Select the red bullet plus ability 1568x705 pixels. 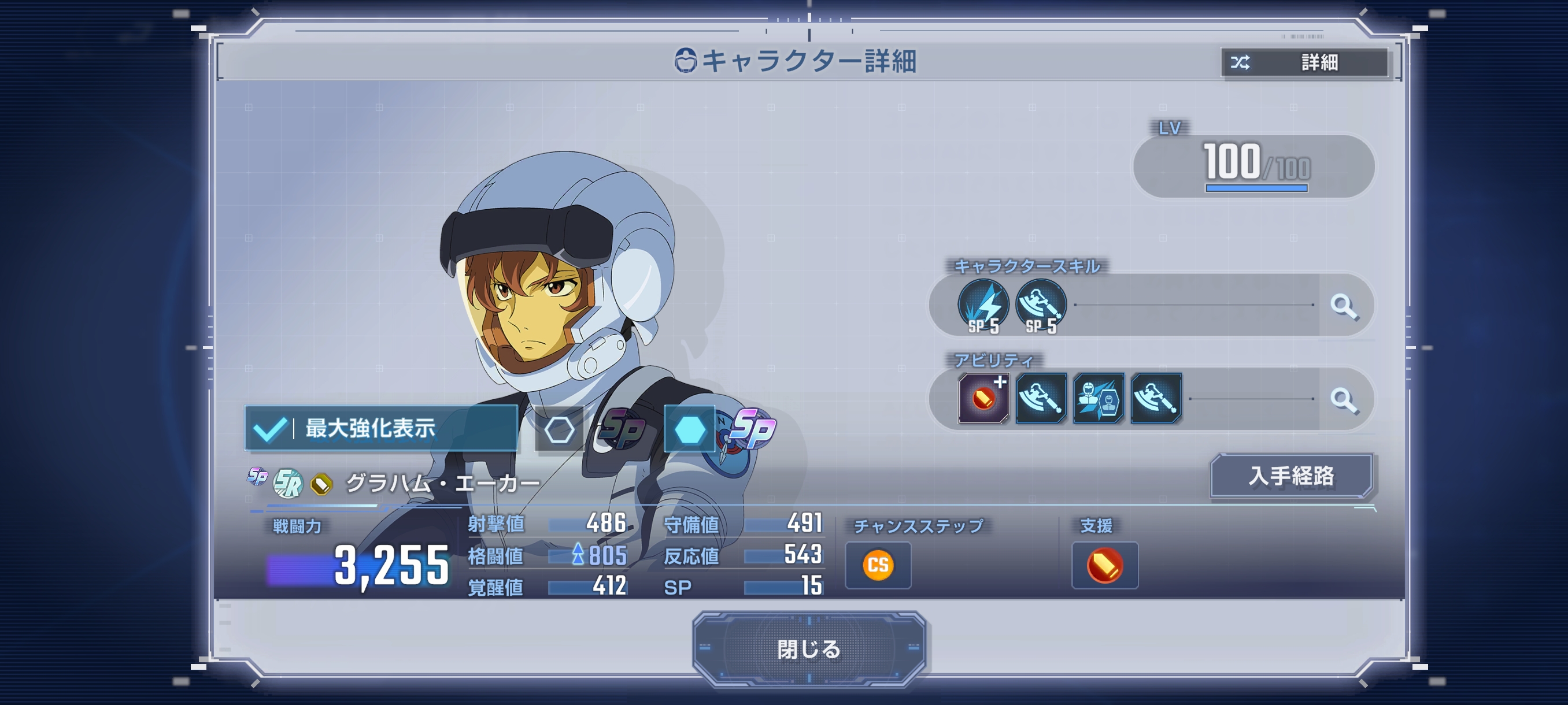pyautogui.click(x=983, y=398)
